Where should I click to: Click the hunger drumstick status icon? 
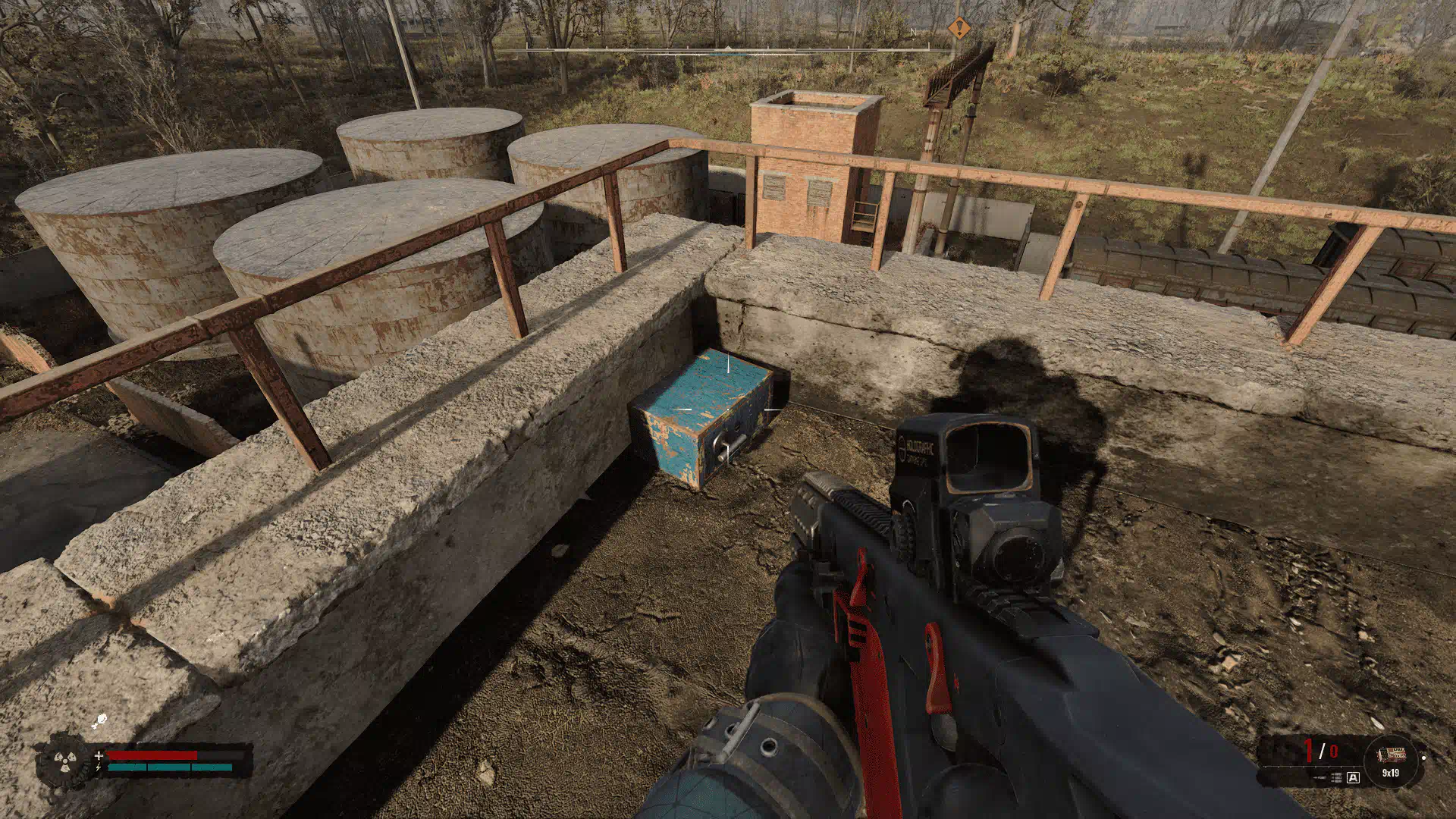pos(99,721)
